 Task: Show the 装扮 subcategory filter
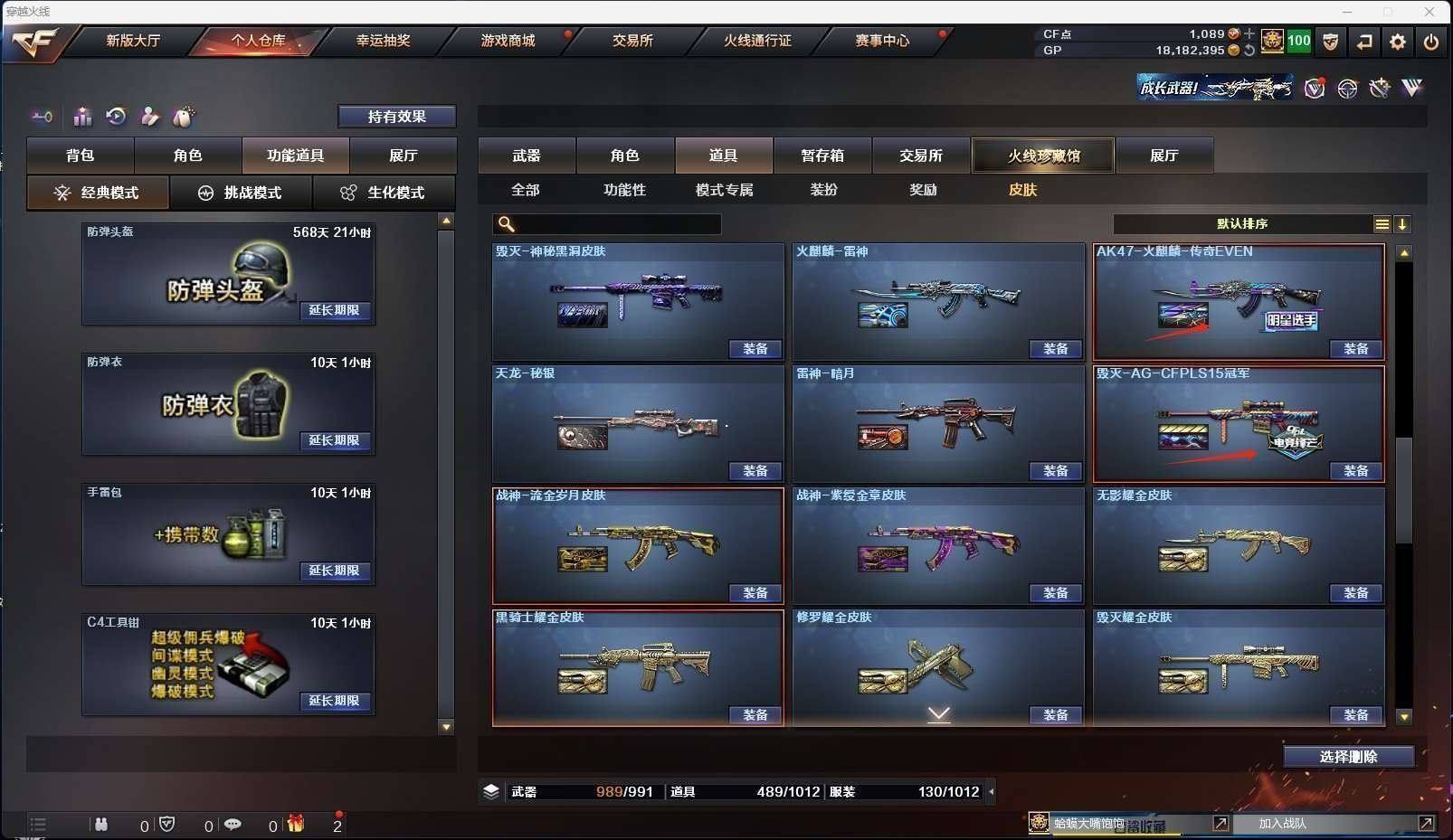point(823,190)
